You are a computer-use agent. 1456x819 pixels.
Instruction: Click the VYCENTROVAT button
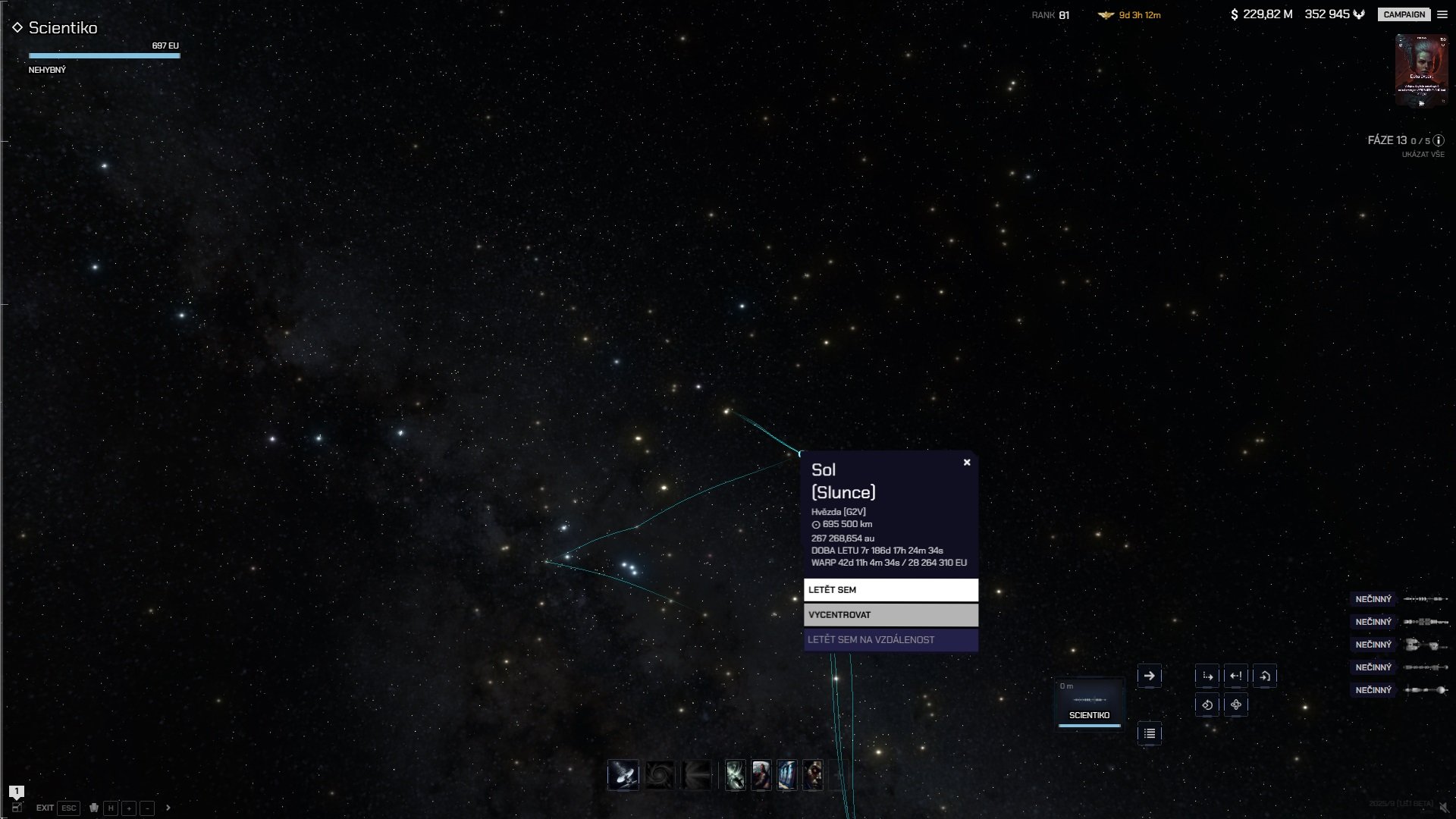(890, 615)
